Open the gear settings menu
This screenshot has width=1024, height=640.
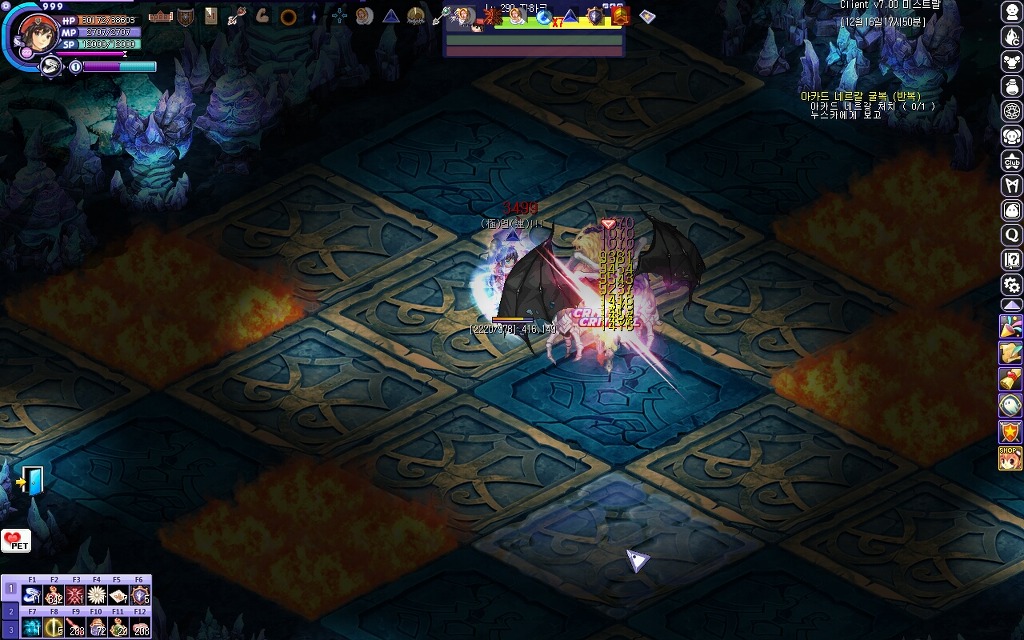click(x=1011, y=284)
